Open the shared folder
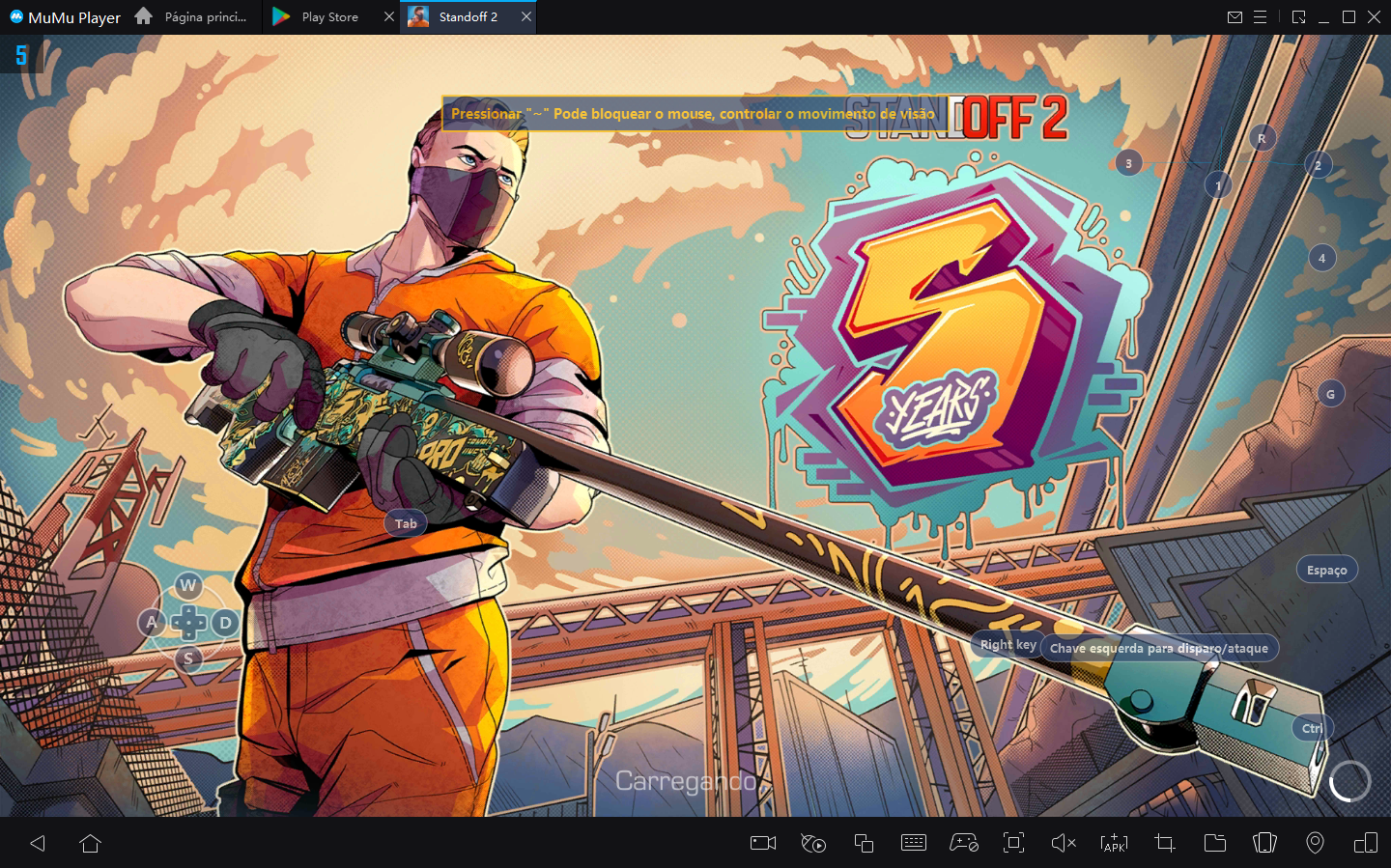1391x868 pixels. [x=1214, y=843]
